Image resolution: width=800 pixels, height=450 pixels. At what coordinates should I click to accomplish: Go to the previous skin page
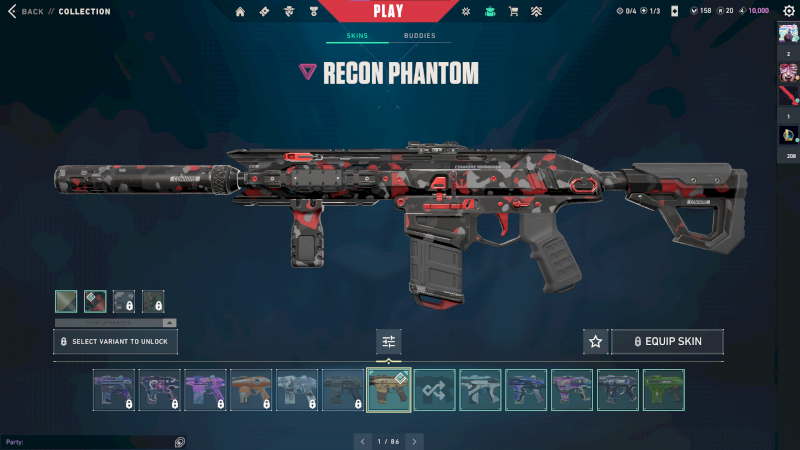point(363,441)
